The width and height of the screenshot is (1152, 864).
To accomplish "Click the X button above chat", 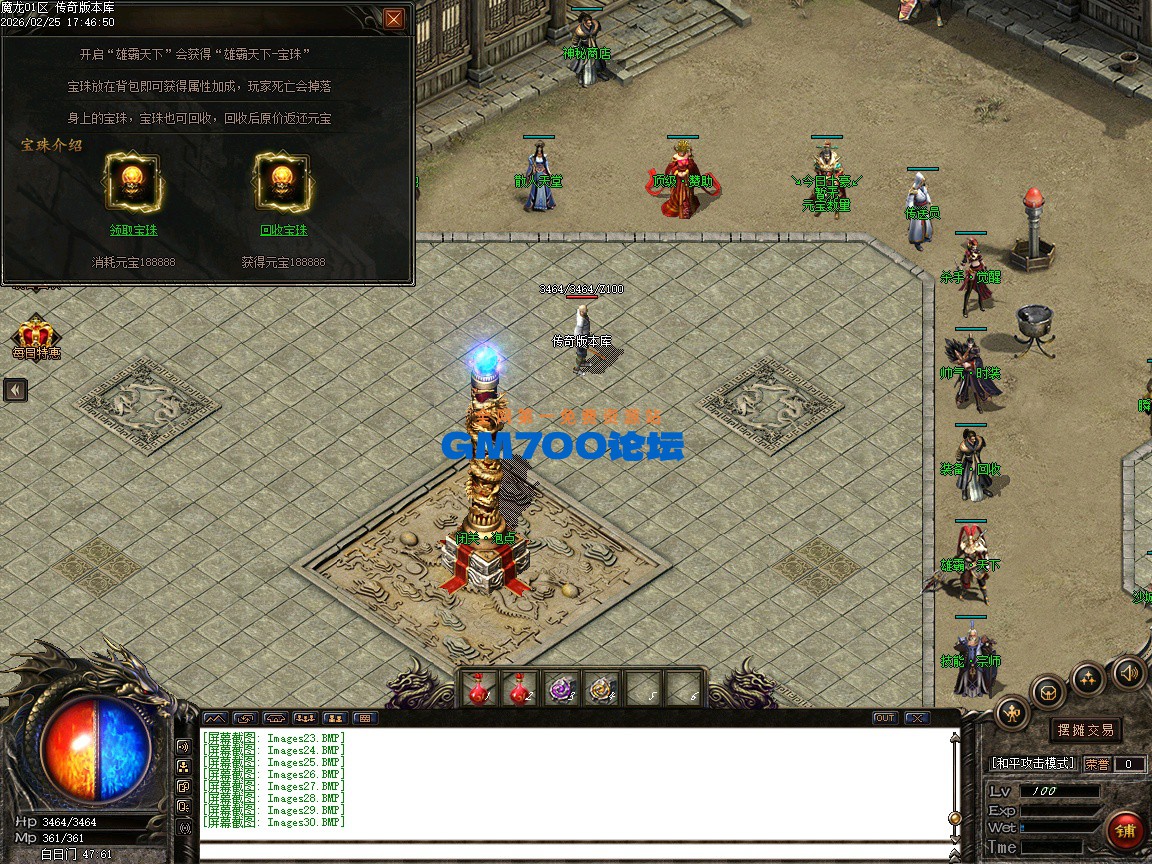I will tap(916, 718).
